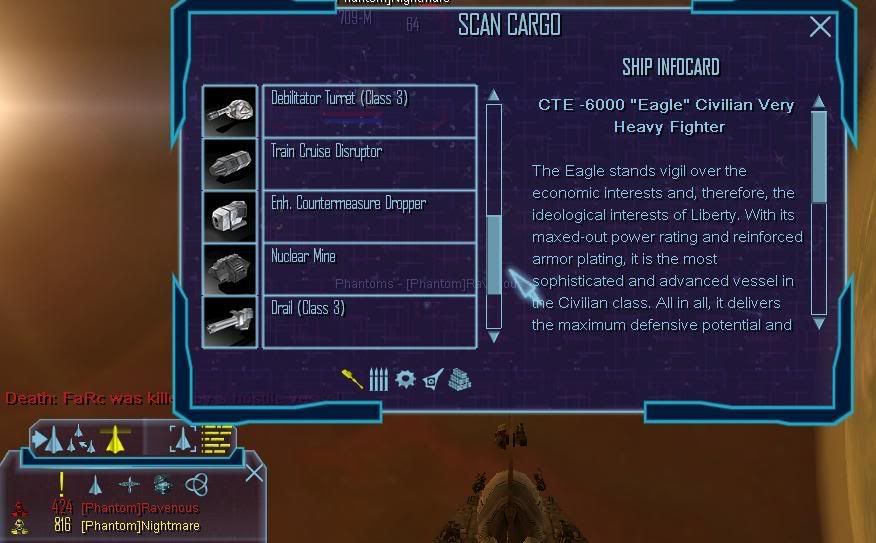This screenshot has height=543, width=876.
Task: Target [Phantom]Ravenous in the contact list
Action: click(139, 508)
